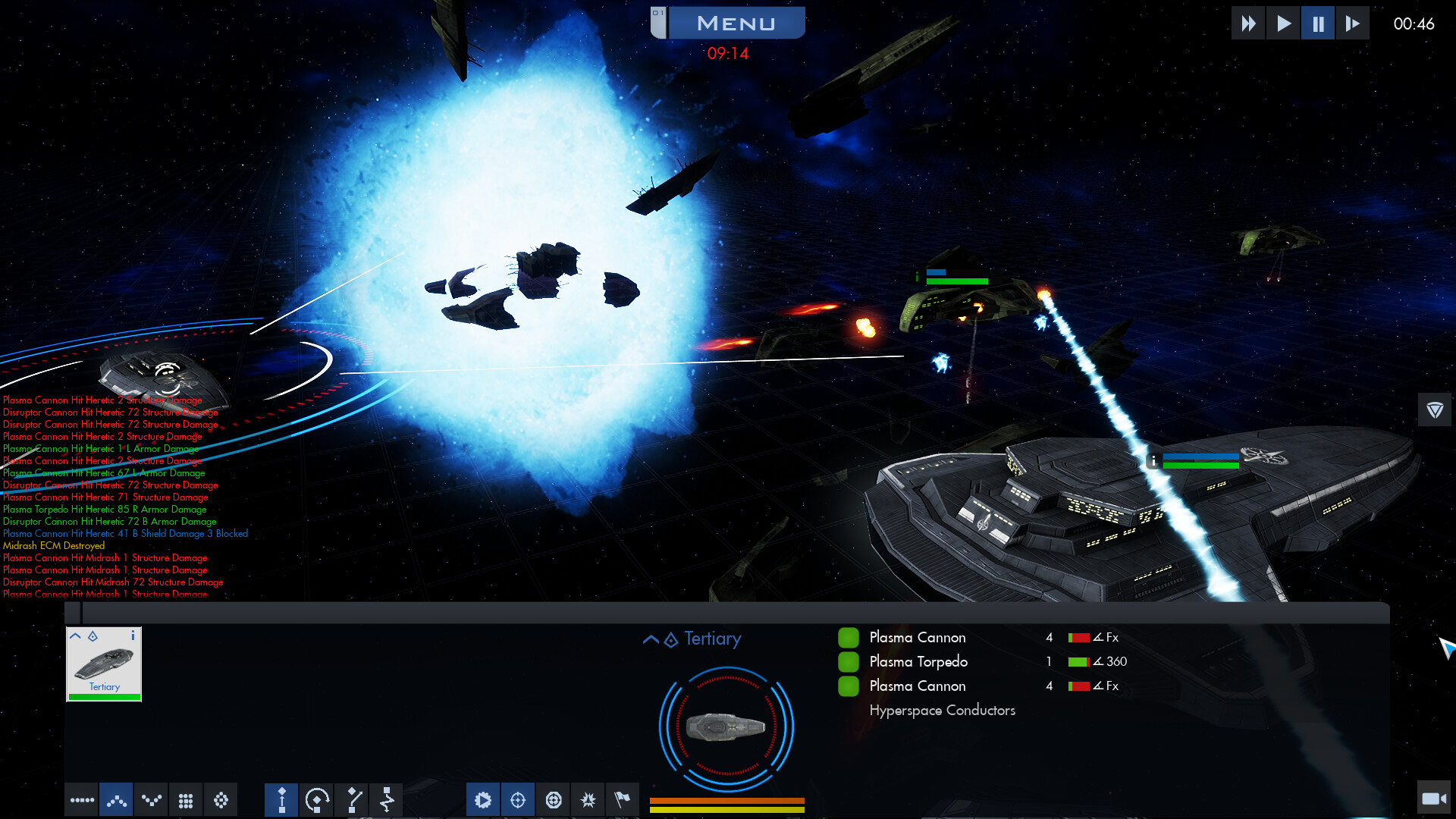Collapse the Tertiary weapons panel chevron

tap(651, 639)
